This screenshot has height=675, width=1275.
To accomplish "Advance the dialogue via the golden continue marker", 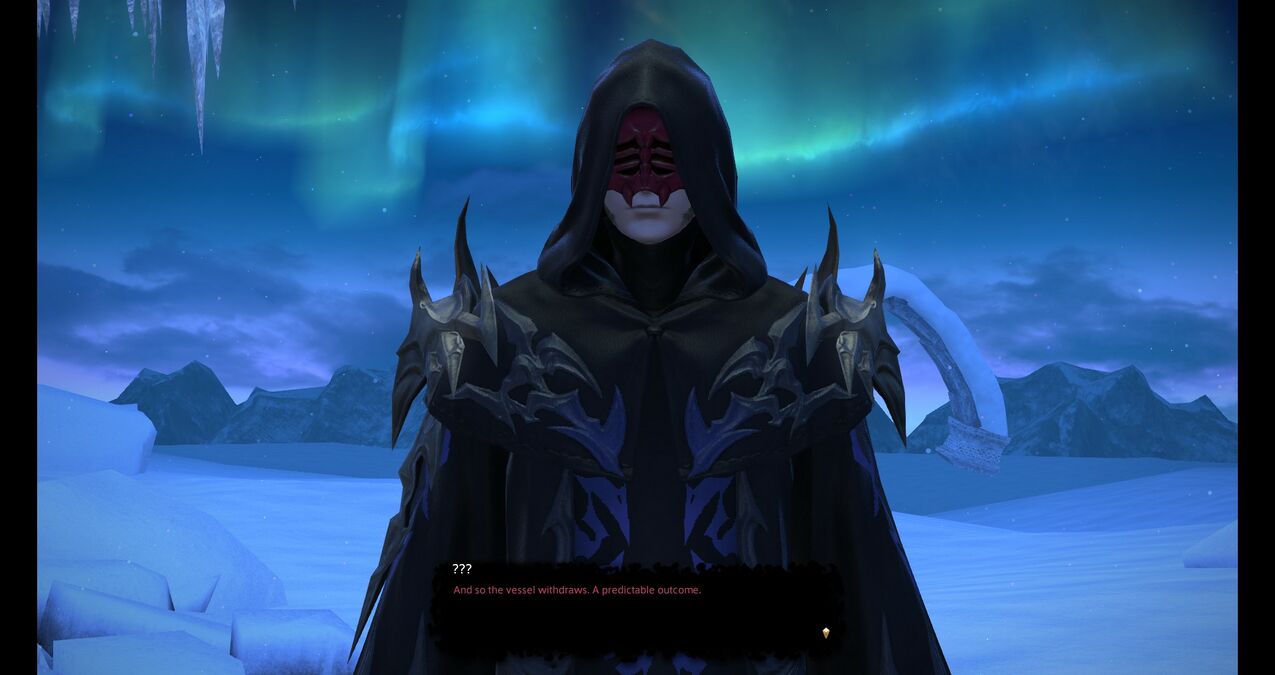I will [825, 633].
